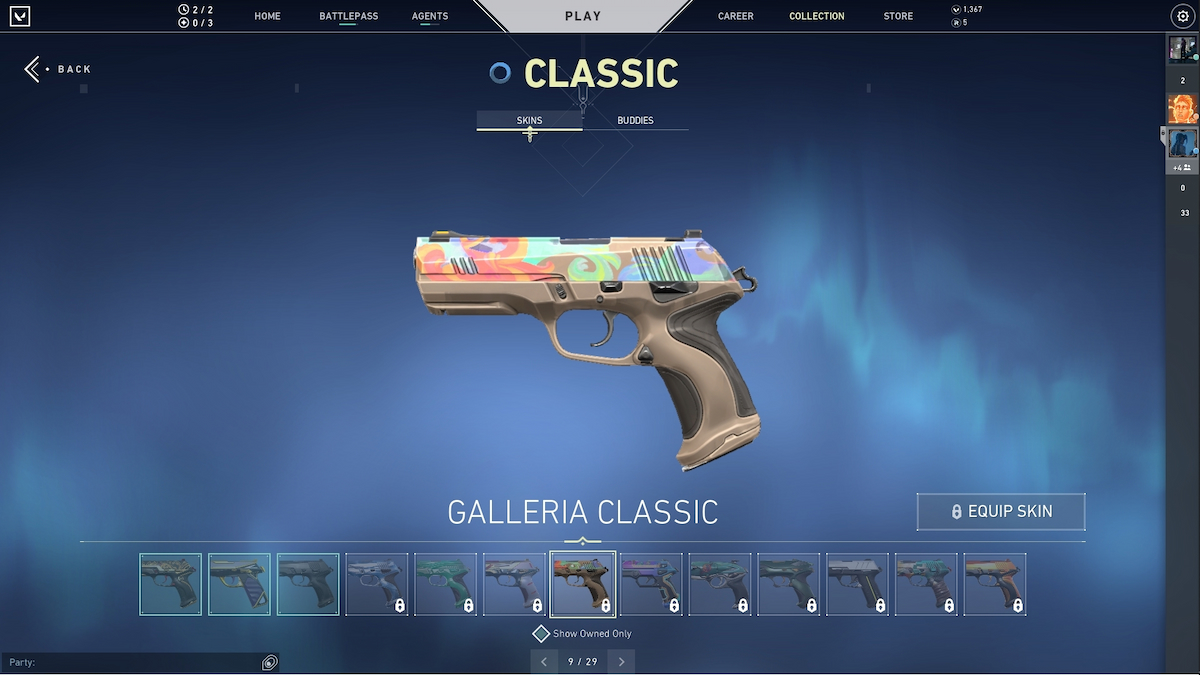Viewport: 1200px width, 675px height.
Task: Visit the Store
Action: [898, 16]
